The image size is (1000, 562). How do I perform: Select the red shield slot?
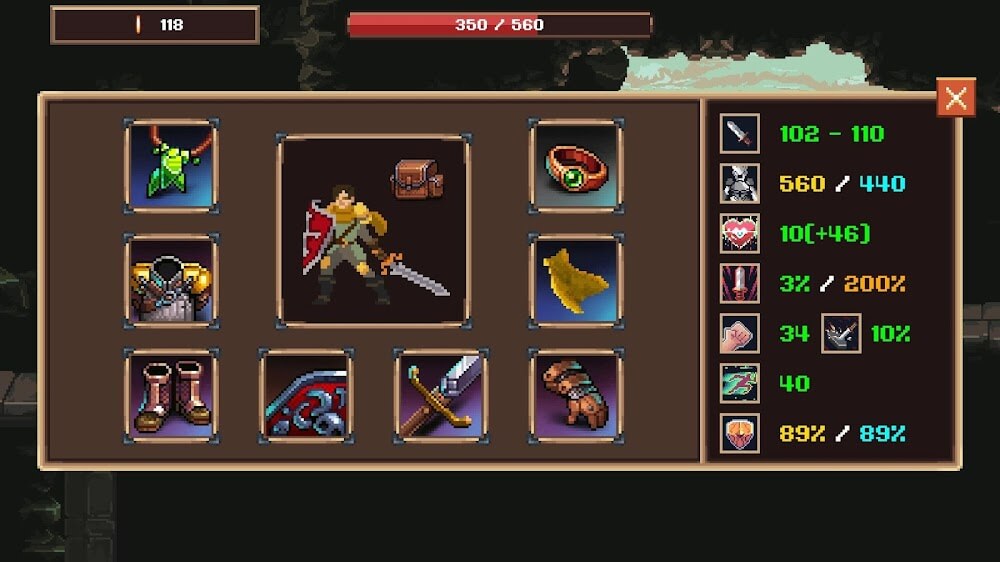[x=306, y=396]
